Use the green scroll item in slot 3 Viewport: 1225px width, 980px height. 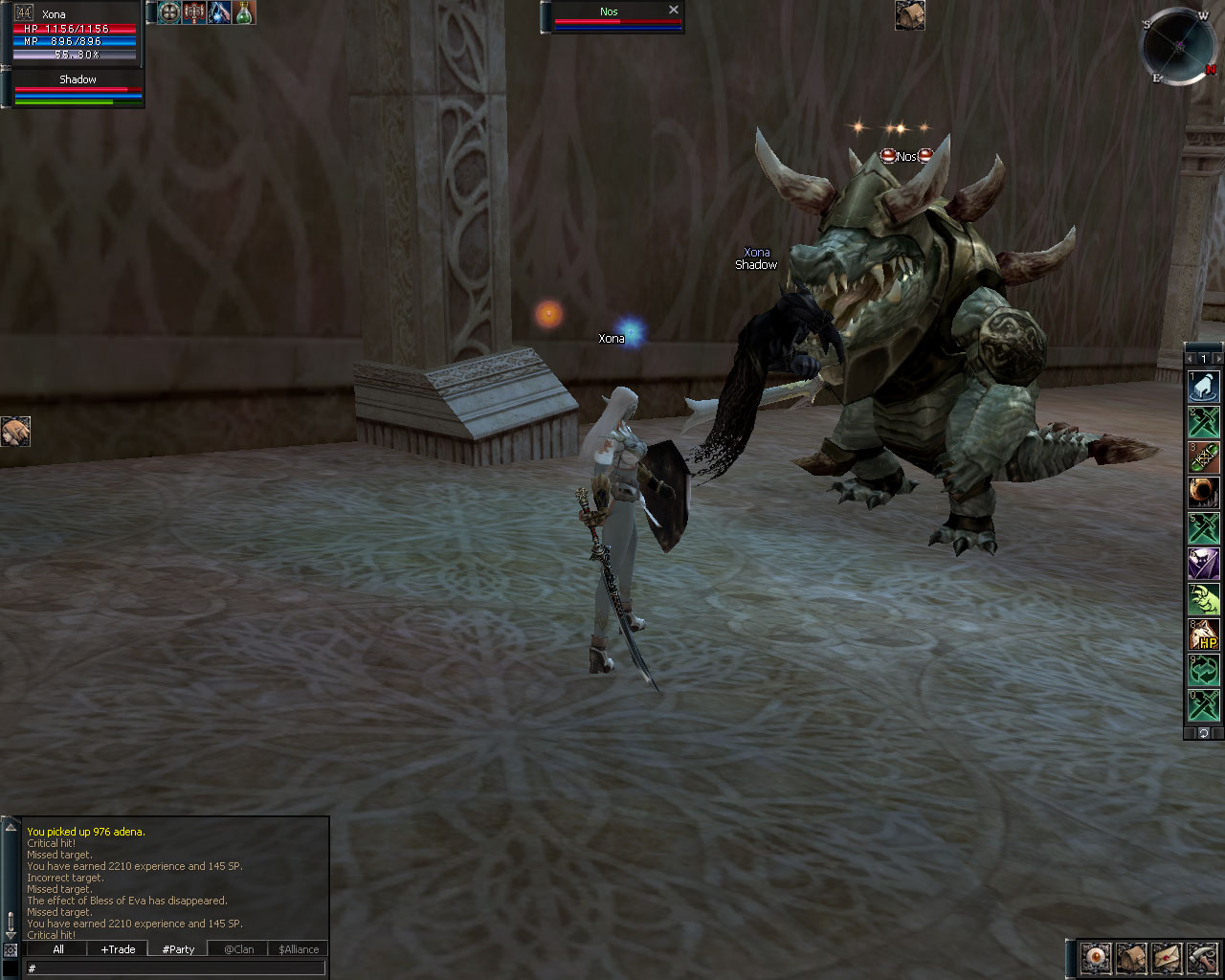(x=1203, y=457)
